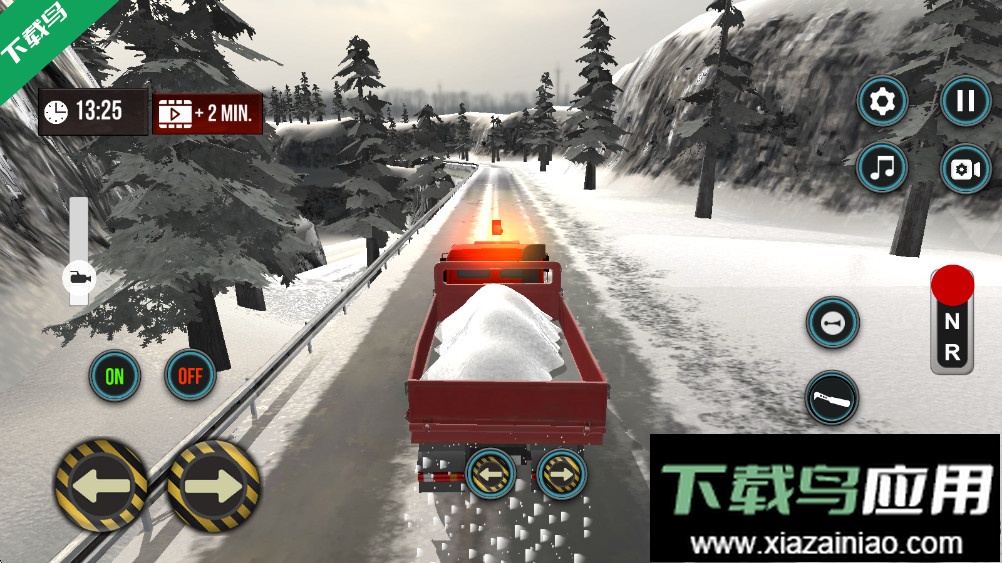
Task: Tap the red OFF button
Action: pos(190,376)
